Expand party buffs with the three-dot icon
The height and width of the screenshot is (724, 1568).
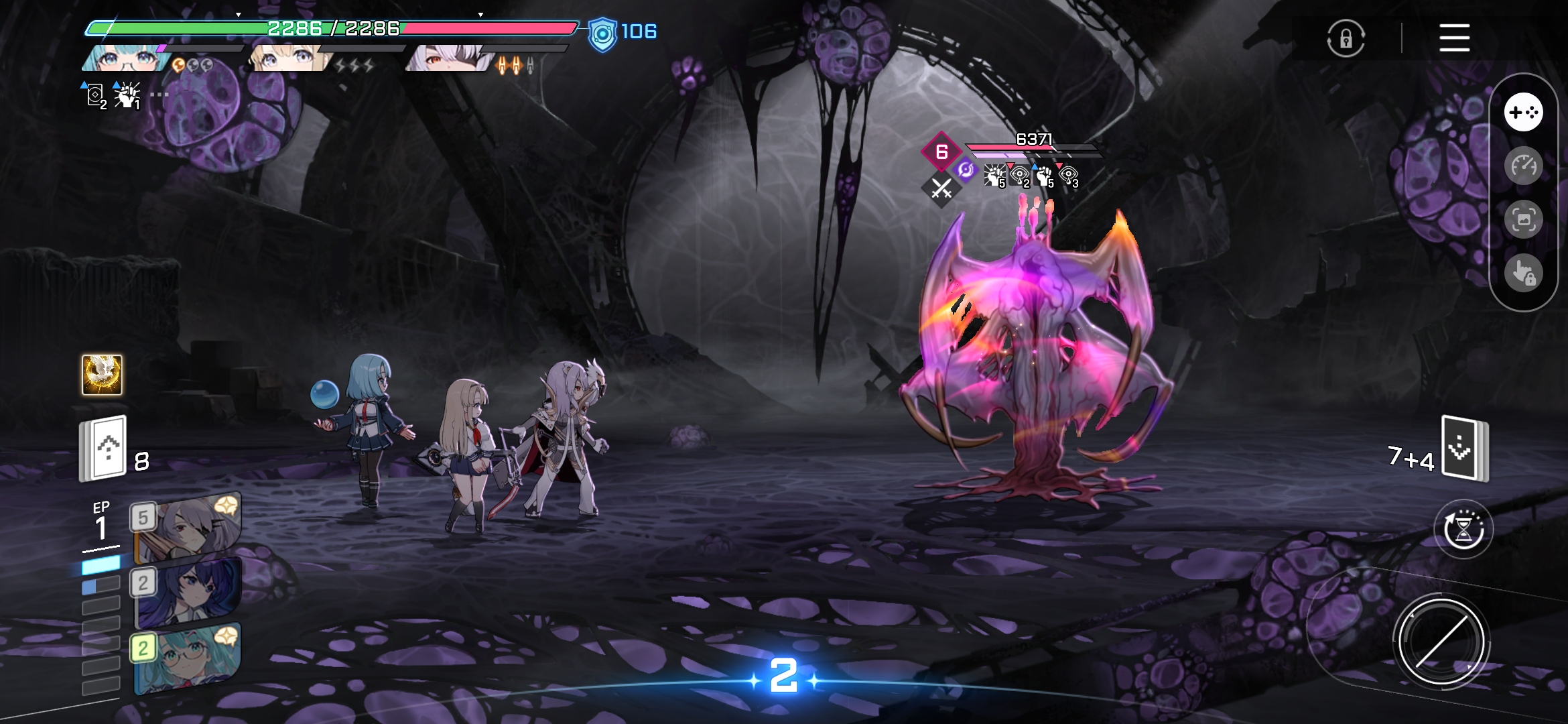tap(159, 95)
